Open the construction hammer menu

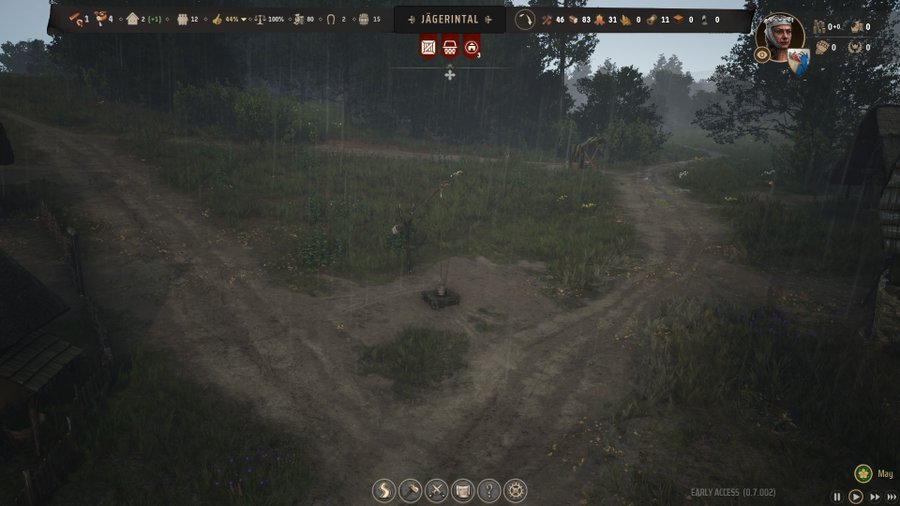coord(410,491)
